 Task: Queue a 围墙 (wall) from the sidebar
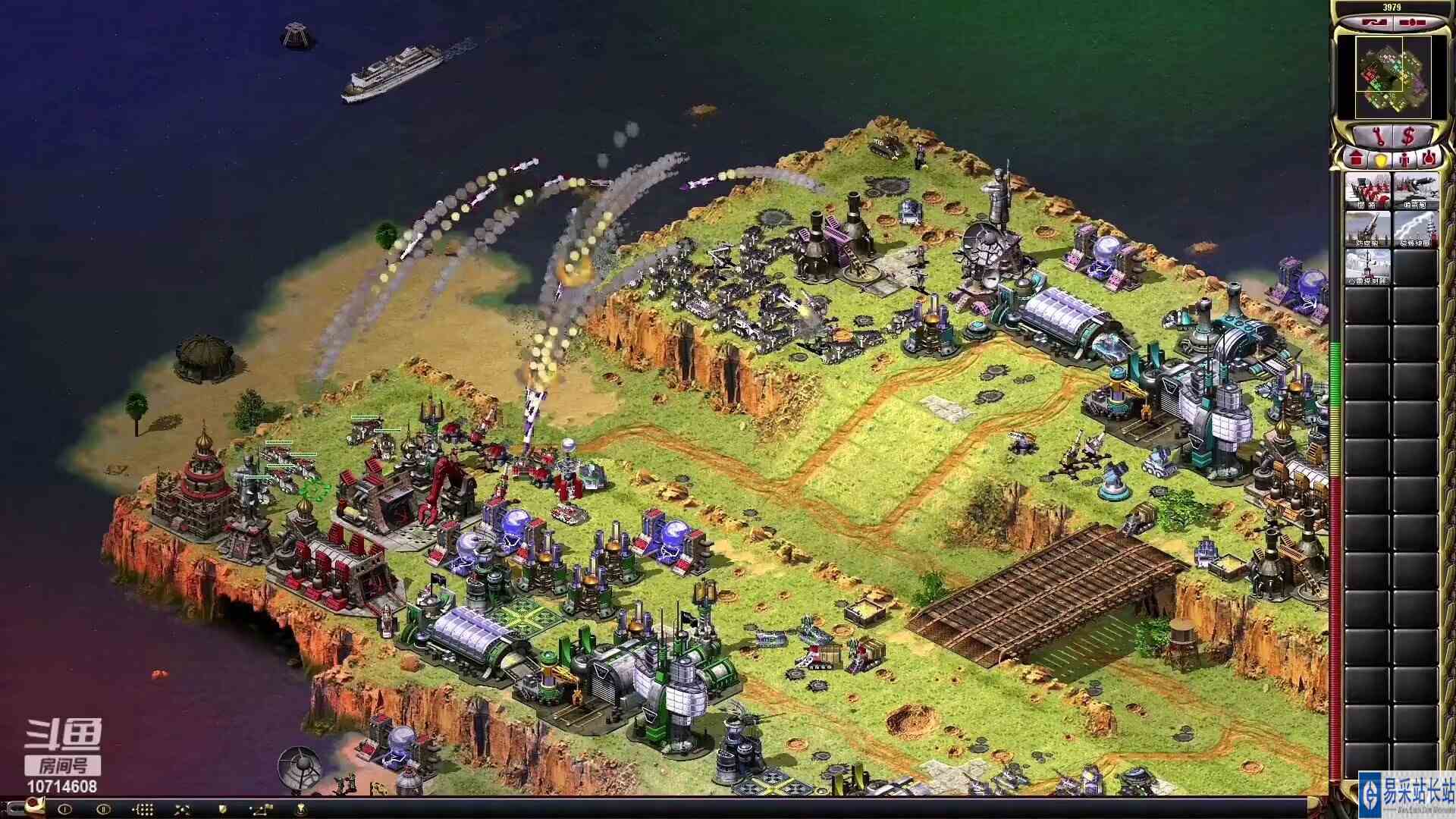click(x=1370, y=191)
